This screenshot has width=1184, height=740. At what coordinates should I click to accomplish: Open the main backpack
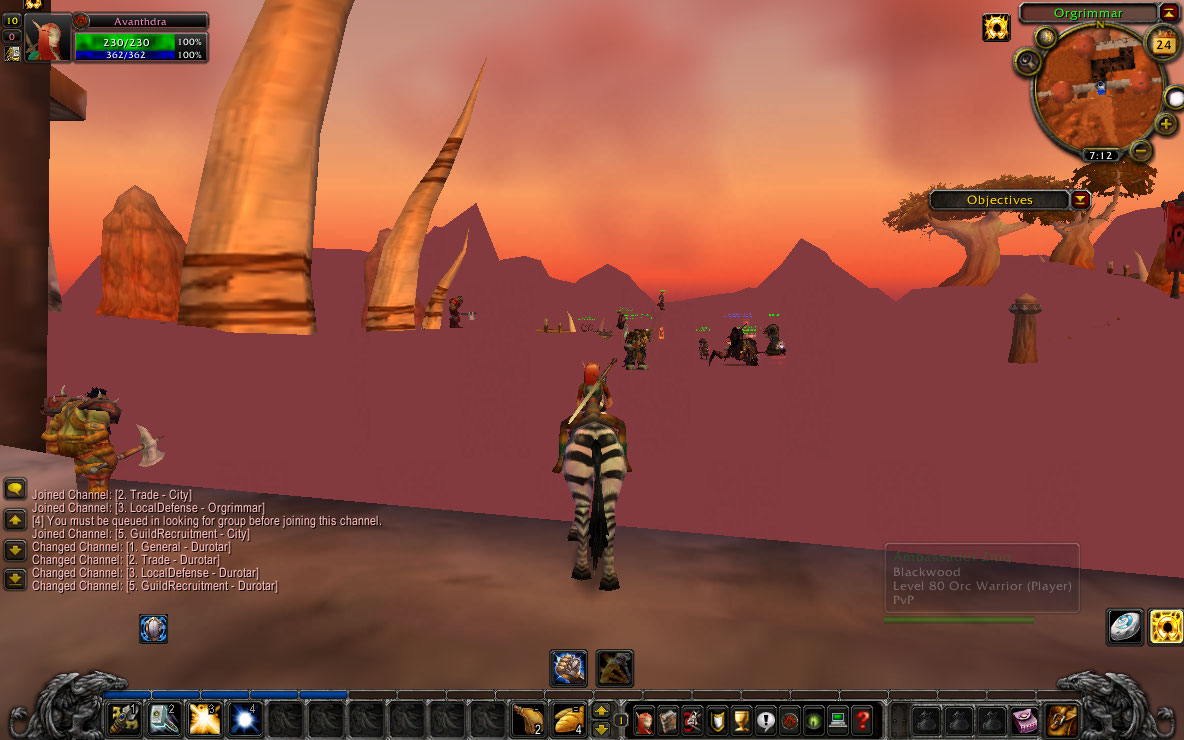pos(1062,719)
